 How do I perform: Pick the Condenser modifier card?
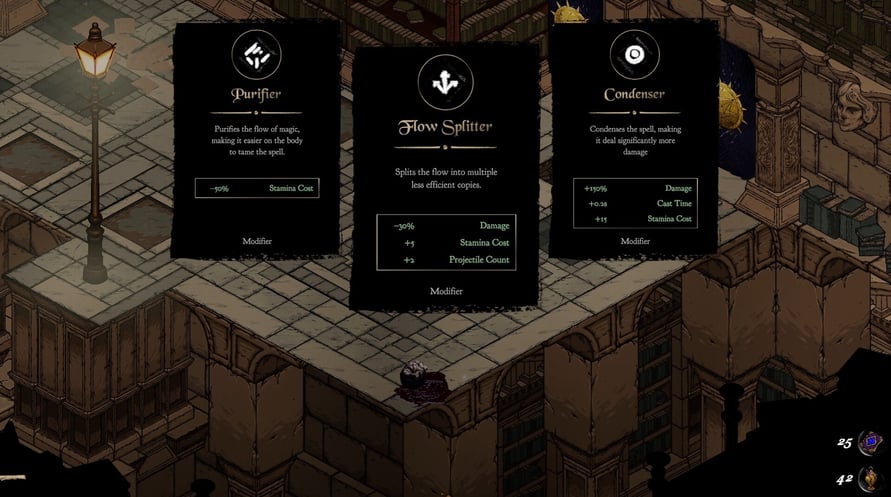click(634, 138)
